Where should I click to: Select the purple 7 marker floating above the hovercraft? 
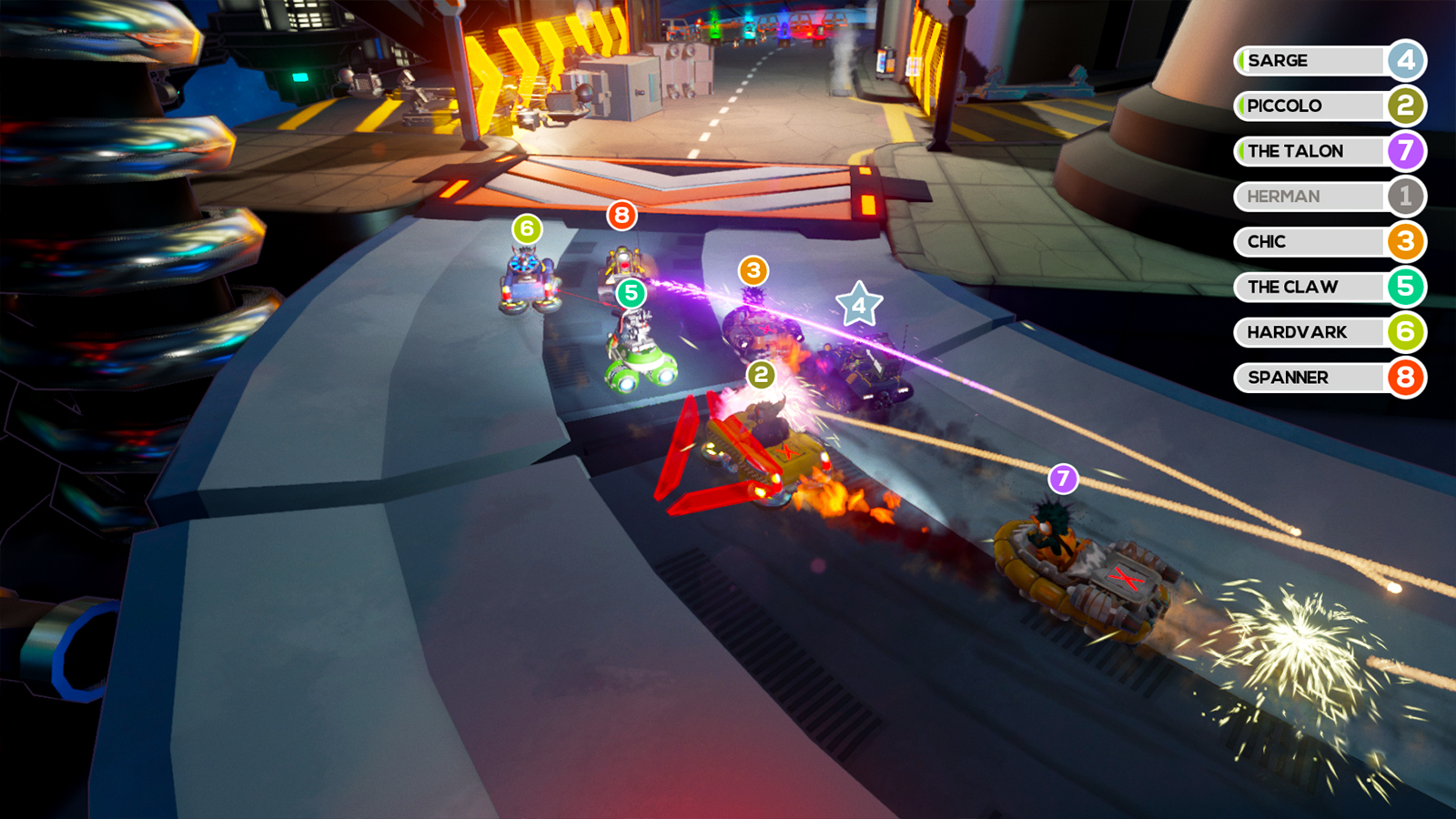1063,479
